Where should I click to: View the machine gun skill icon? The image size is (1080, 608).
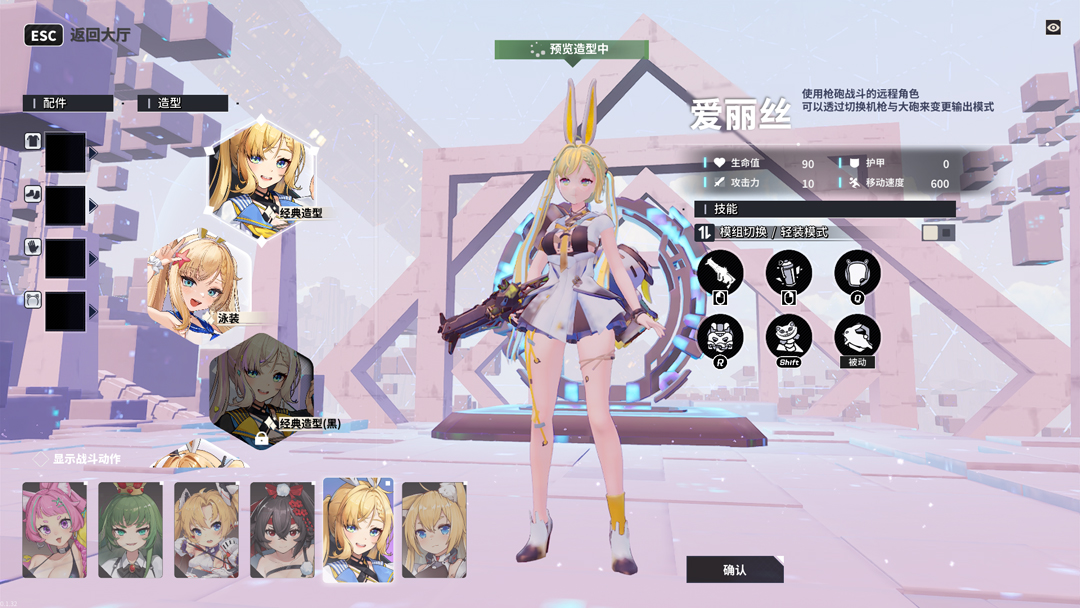pos(720,272)
